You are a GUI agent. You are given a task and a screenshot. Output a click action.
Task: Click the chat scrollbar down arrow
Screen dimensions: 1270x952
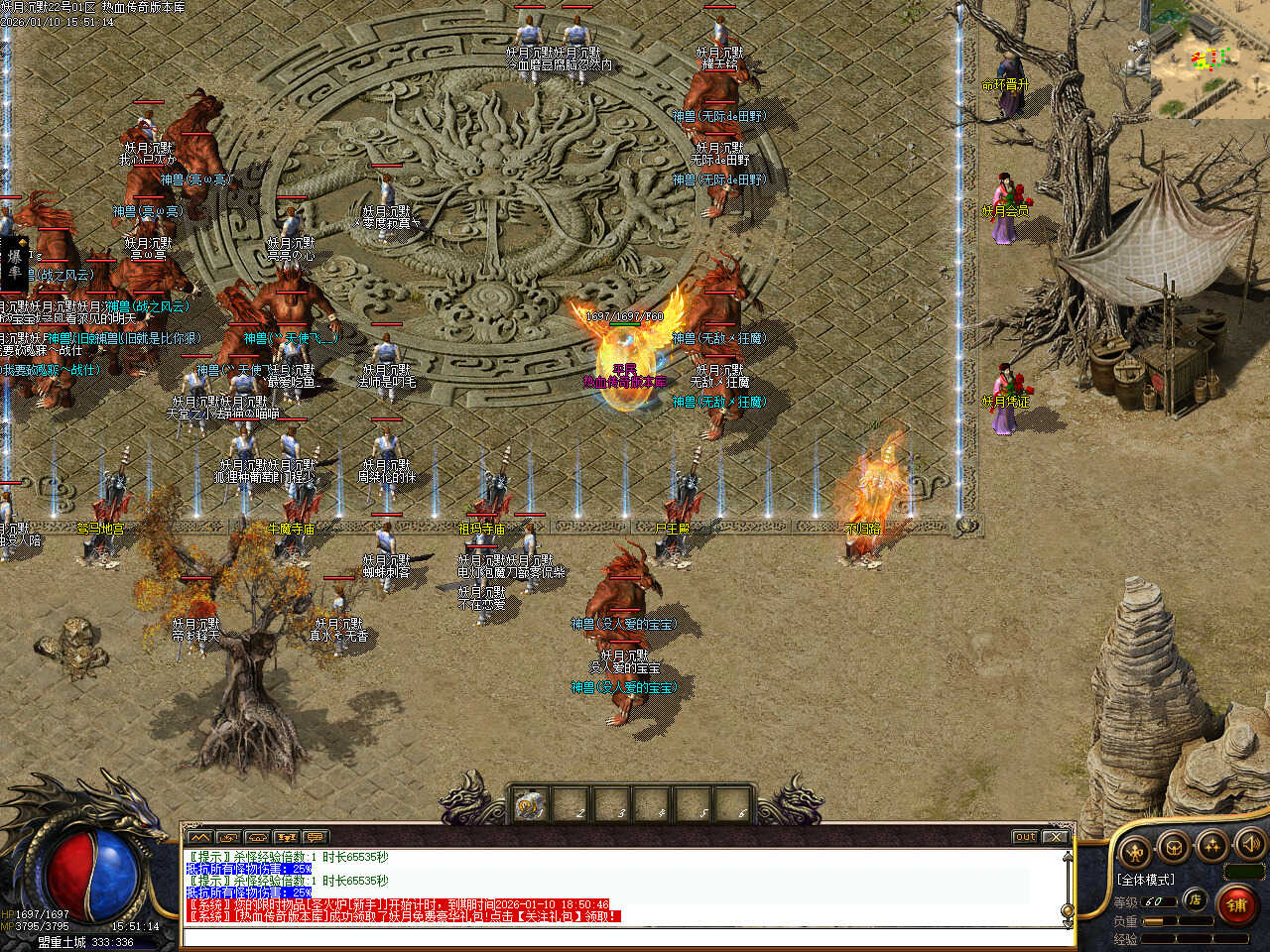tap(1068, 923)
